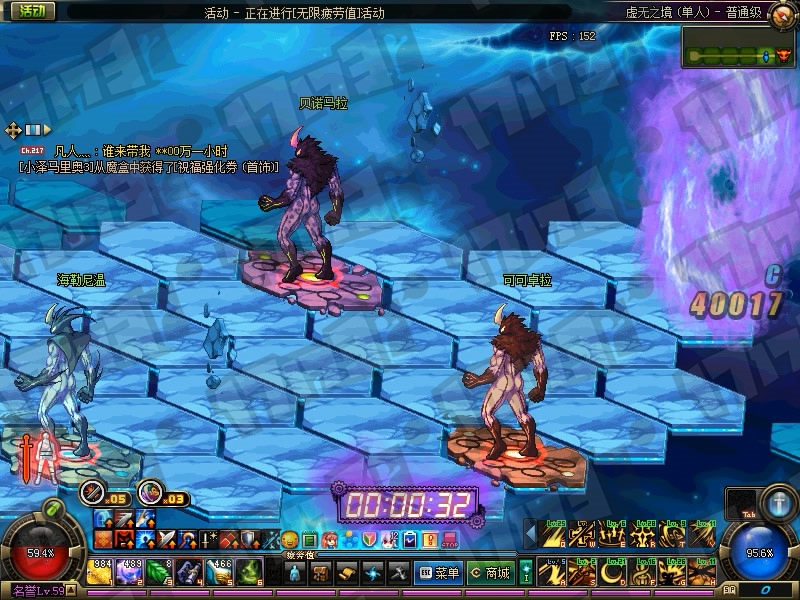Click the chat window move handle
Viewport: 800px width, 600px height.
(x=13, y=130)
